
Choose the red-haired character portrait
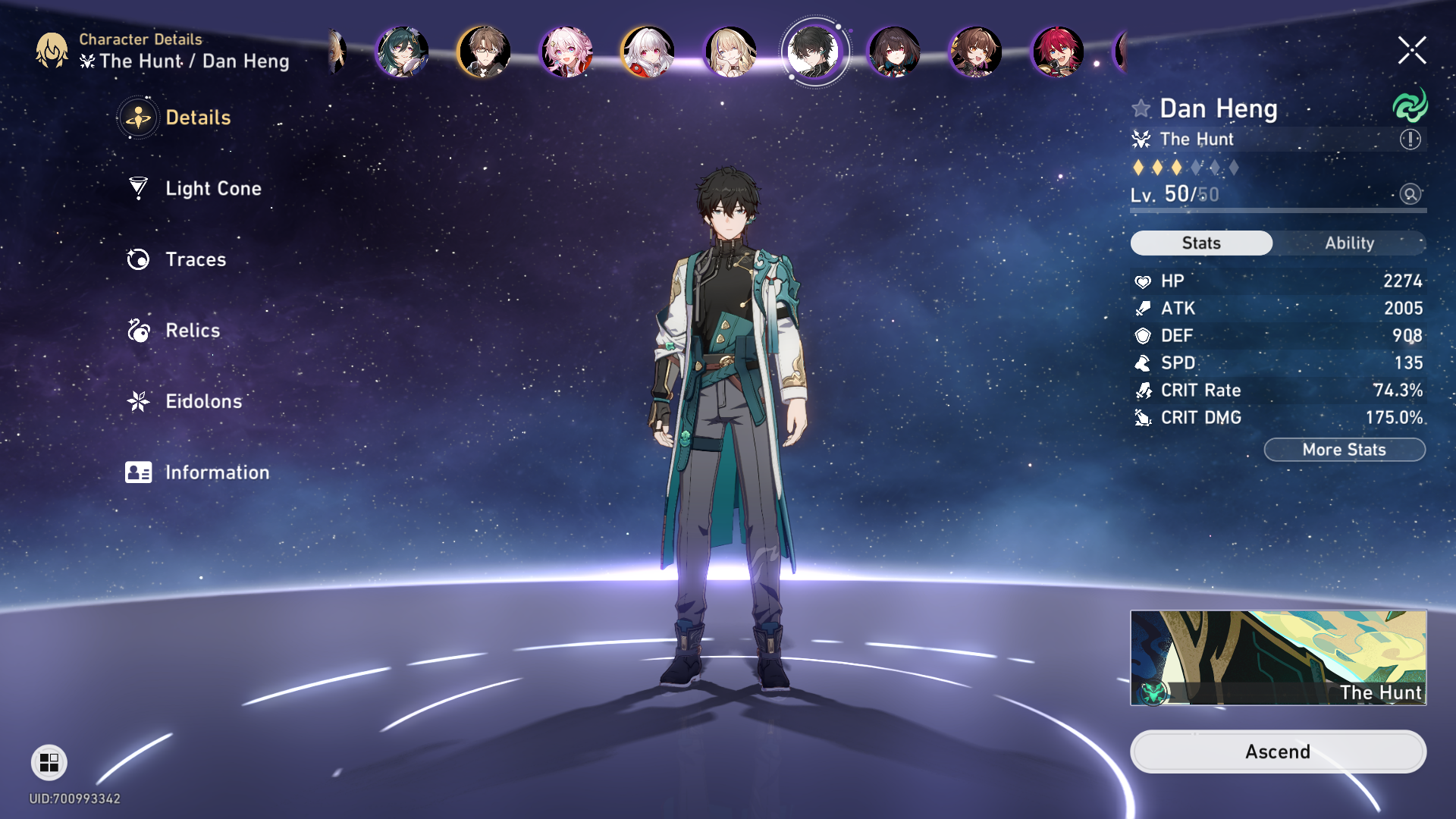pos(1057,52)
